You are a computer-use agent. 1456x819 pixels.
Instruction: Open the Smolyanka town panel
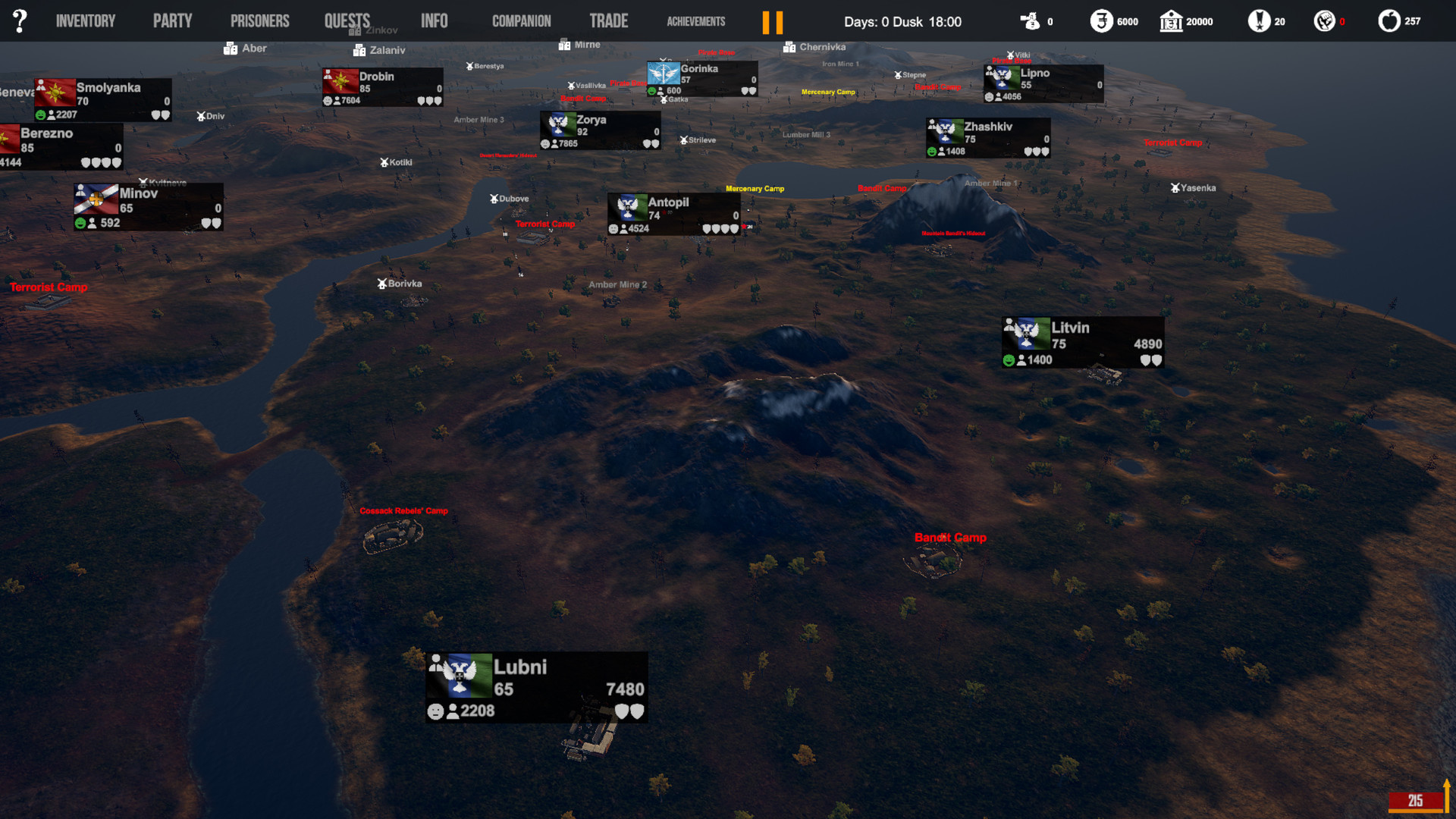click(102, 99)
